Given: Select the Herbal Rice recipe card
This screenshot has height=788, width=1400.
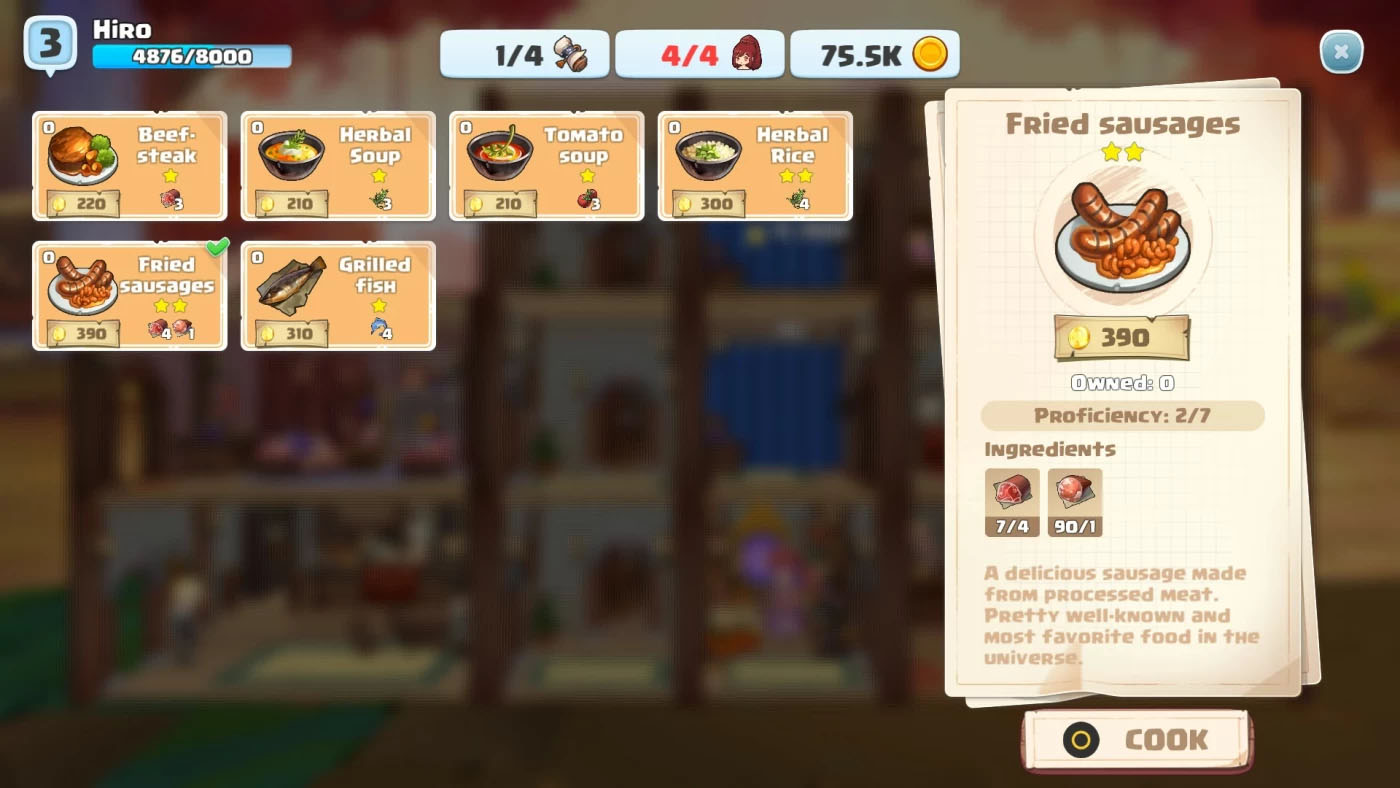Looking at the screenshot, I should click(x=754, y=165).
